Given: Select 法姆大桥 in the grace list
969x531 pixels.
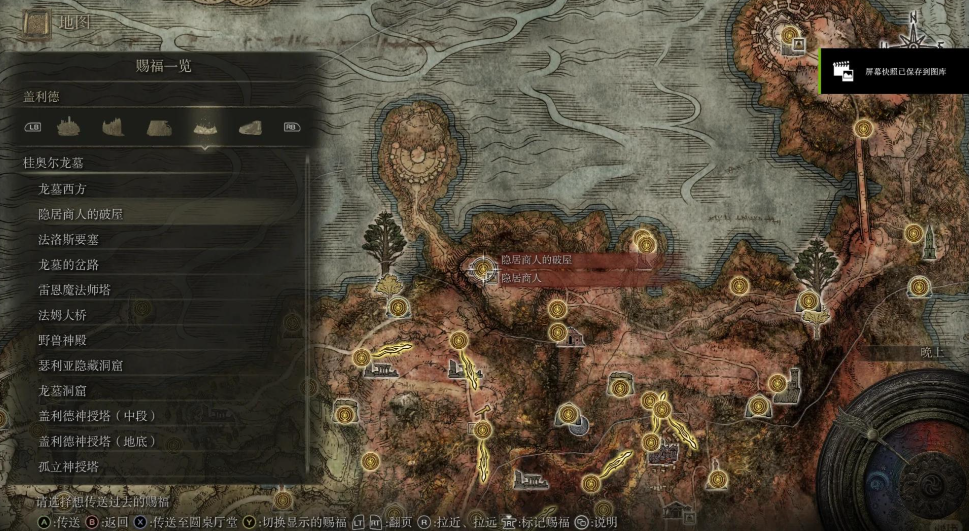Looking at the screenshot, I should (x=62, y=315).
